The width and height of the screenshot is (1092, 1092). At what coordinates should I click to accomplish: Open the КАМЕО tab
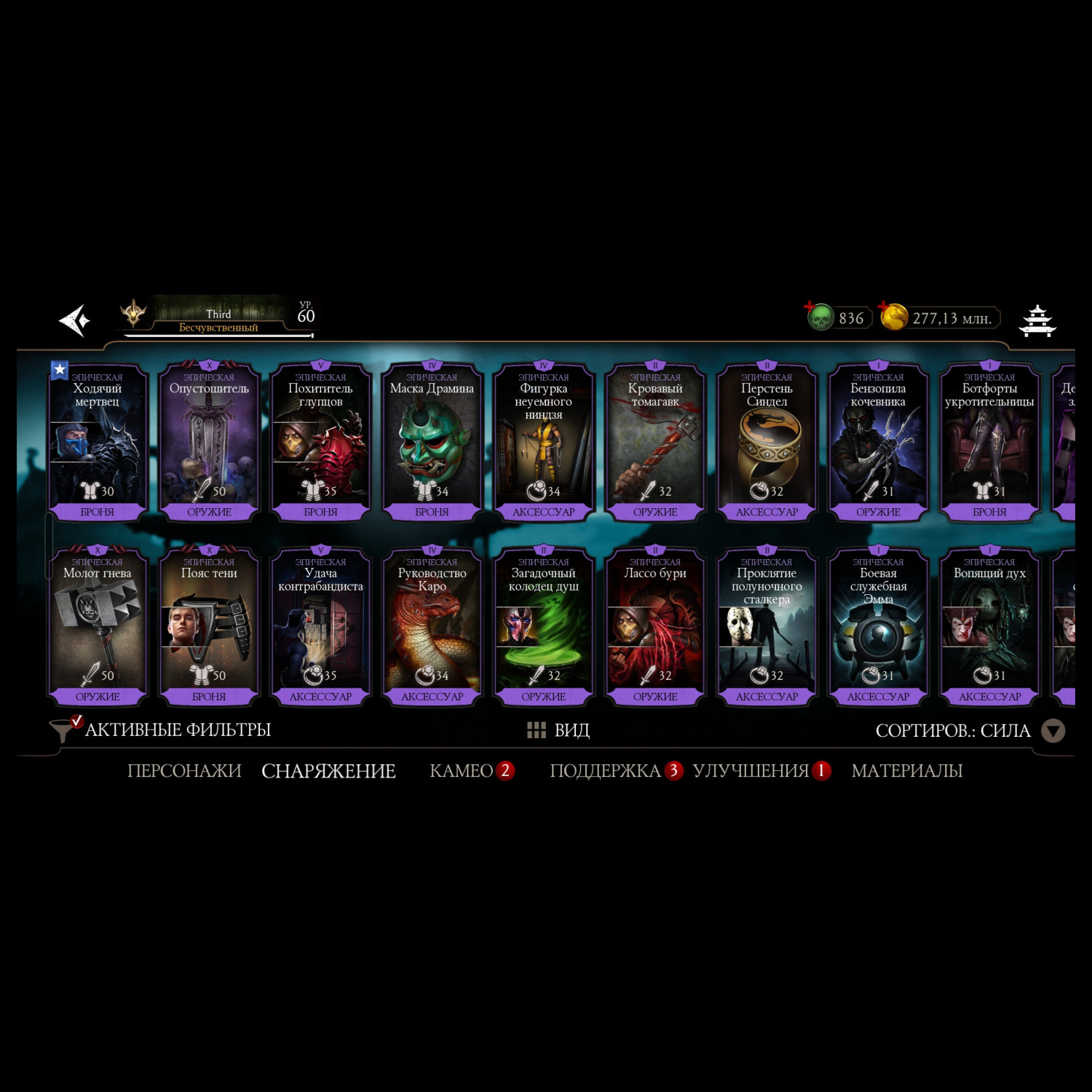(462, 771)
